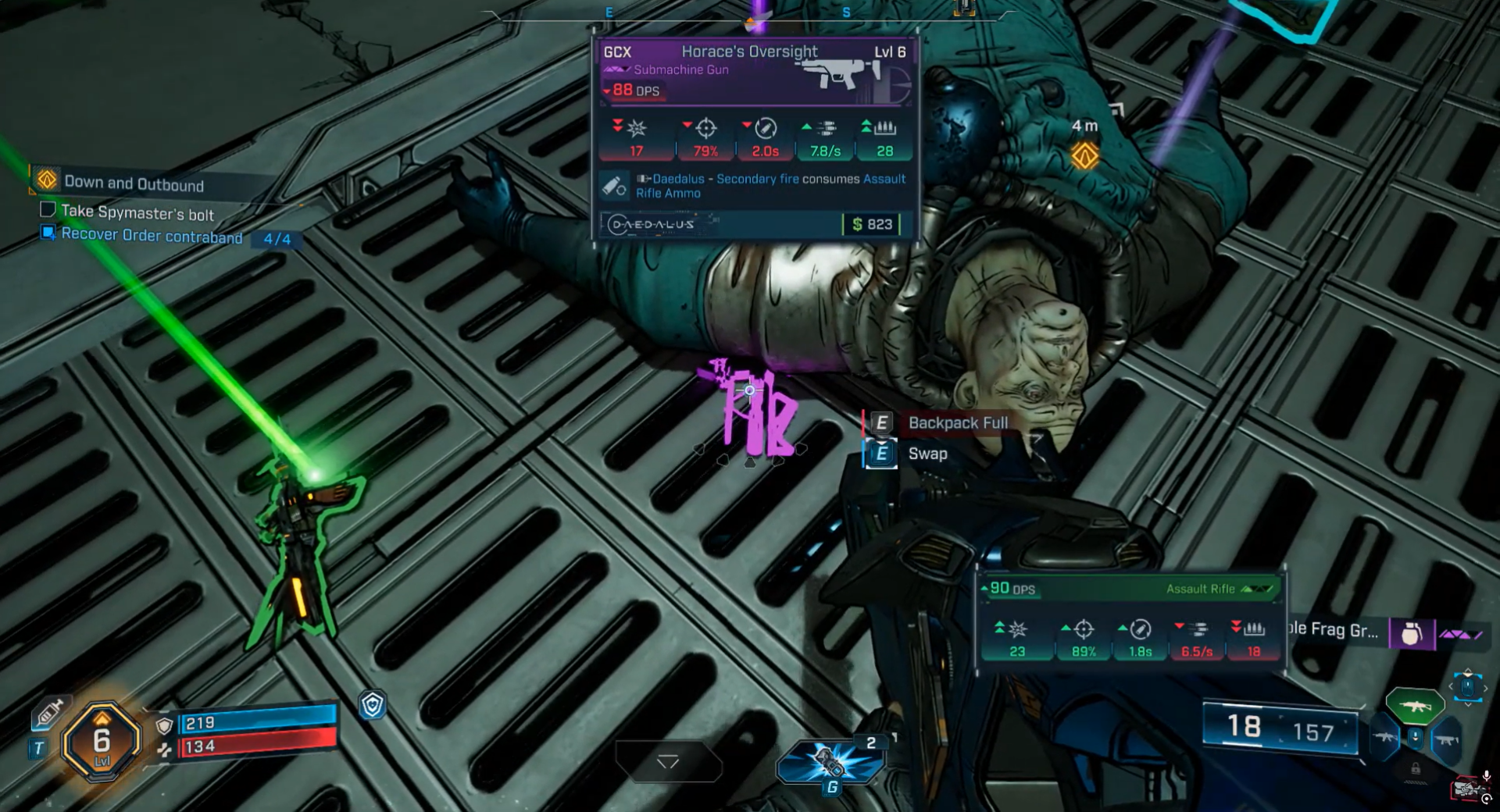Select the Recover Order contraband objective

click(x=152, y=235)
